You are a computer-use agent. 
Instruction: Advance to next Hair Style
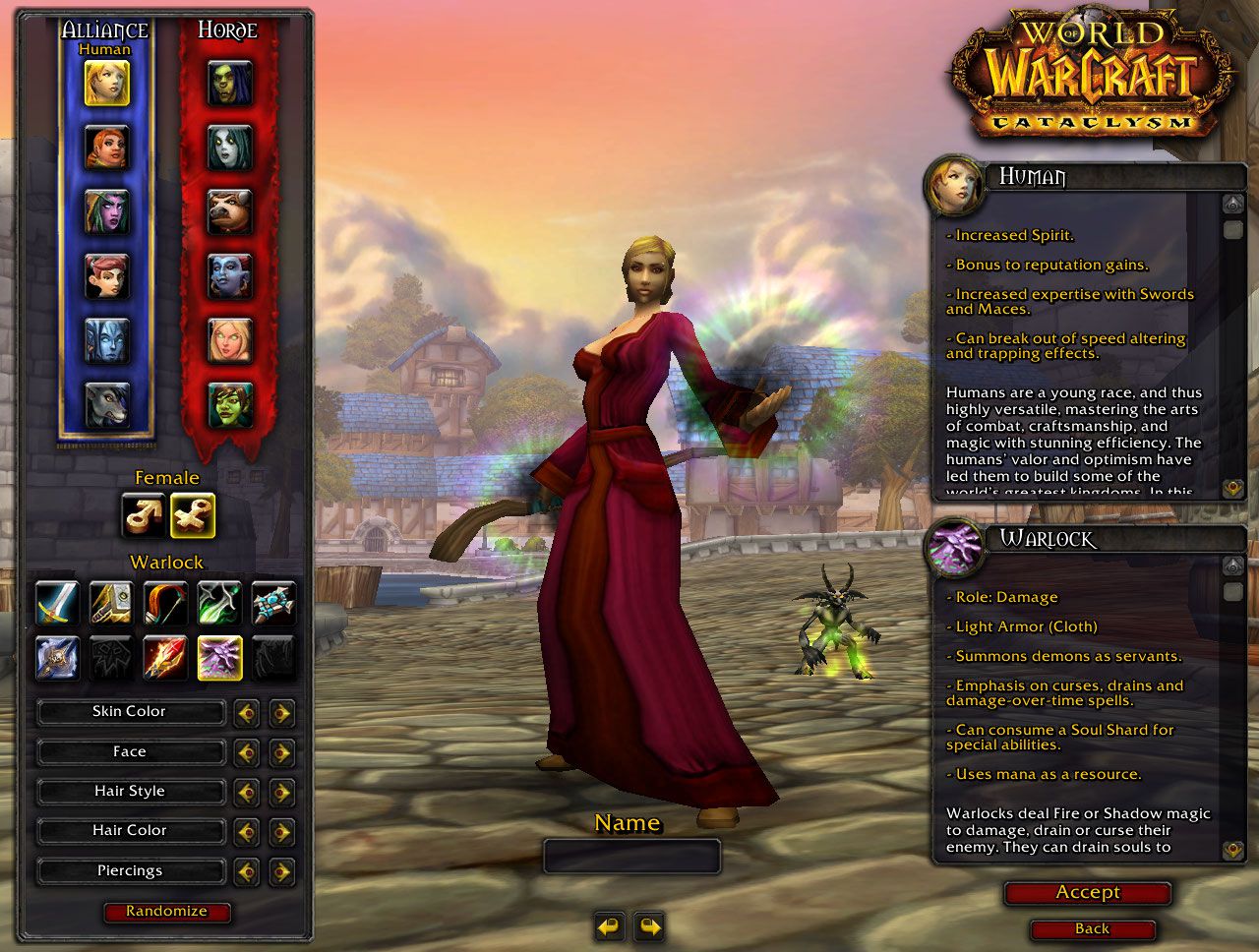281,792
